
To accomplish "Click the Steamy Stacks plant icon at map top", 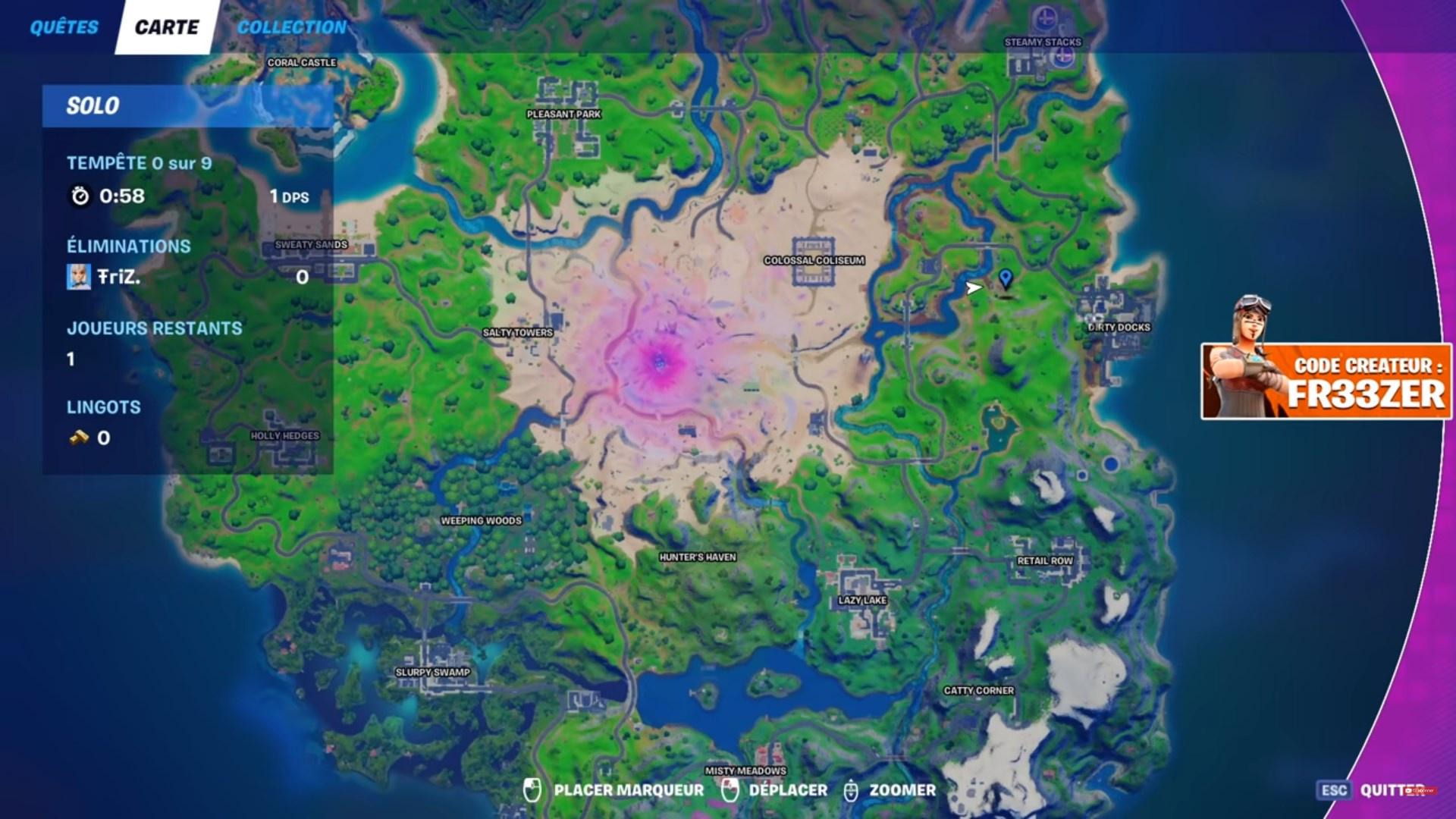I will 1046,17.
